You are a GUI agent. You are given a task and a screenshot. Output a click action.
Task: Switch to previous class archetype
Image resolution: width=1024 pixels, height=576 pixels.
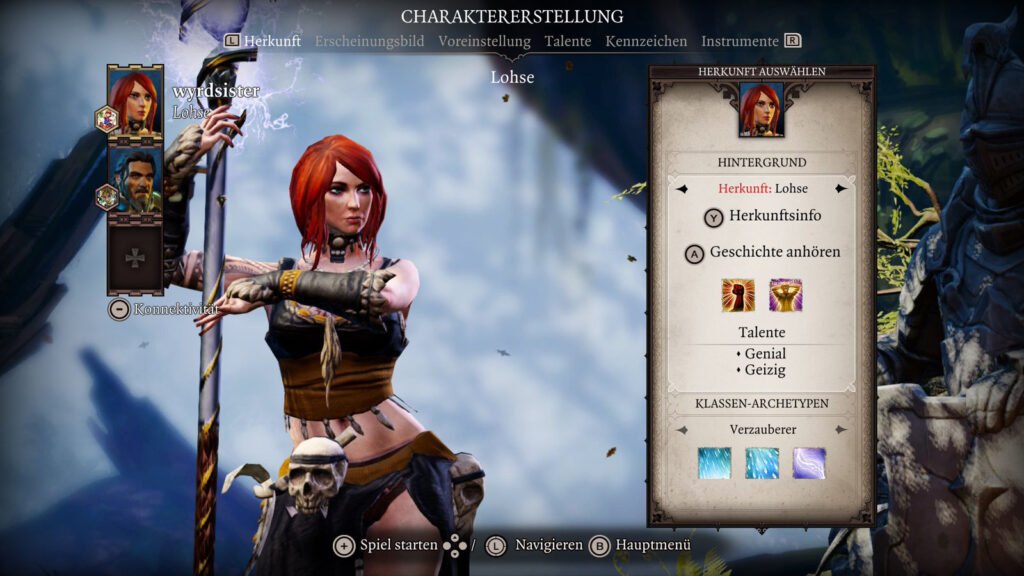tap(683, 429)
